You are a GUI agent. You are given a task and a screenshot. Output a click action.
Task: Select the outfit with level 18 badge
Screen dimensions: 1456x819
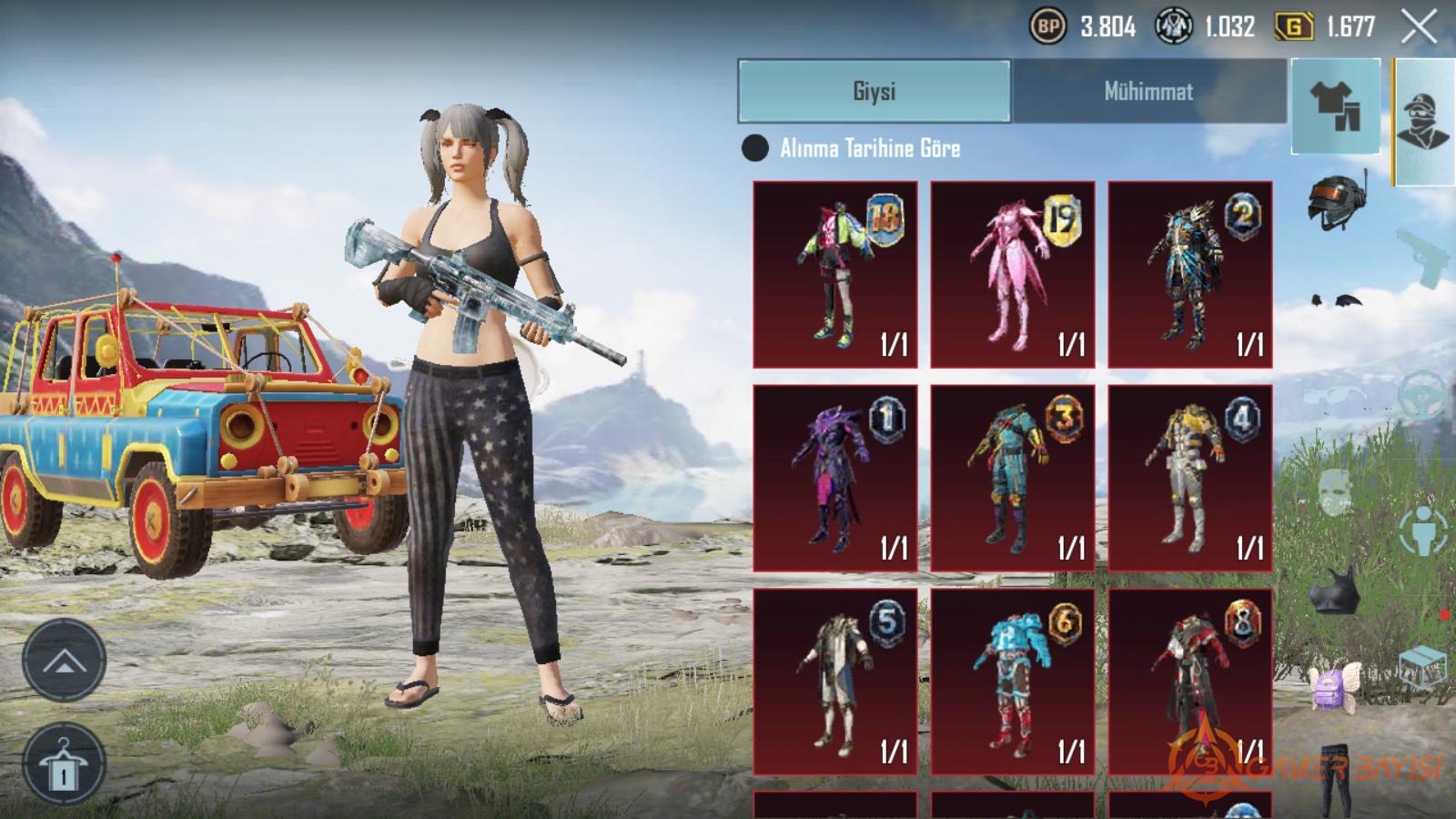point(835,274)
